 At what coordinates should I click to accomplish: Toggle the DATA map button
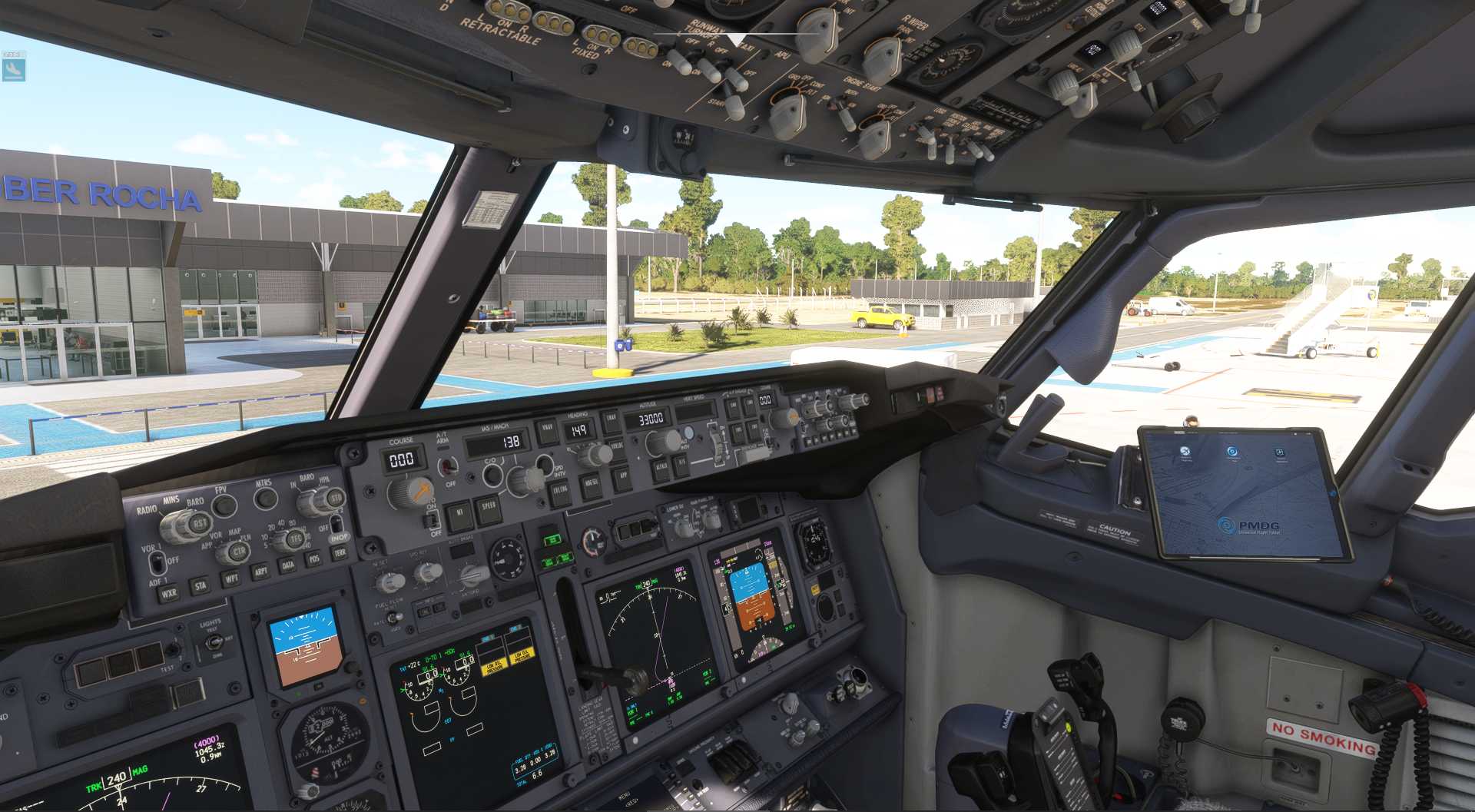(x=288, y=565)
